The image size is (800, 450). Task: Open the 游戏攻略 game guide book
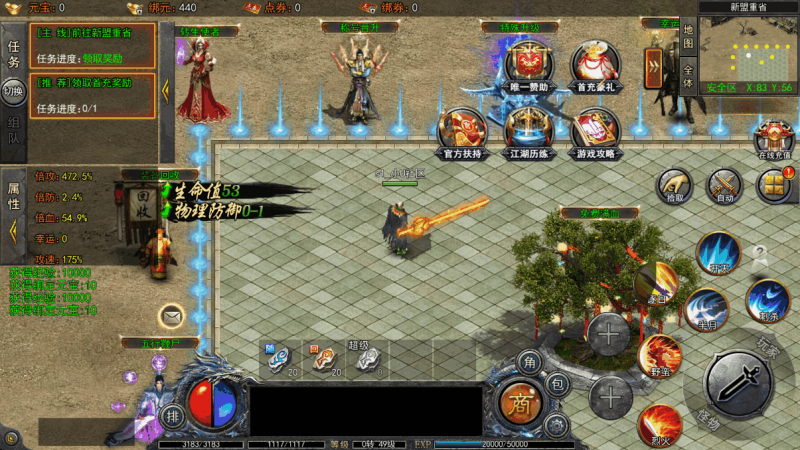[595, 131]
